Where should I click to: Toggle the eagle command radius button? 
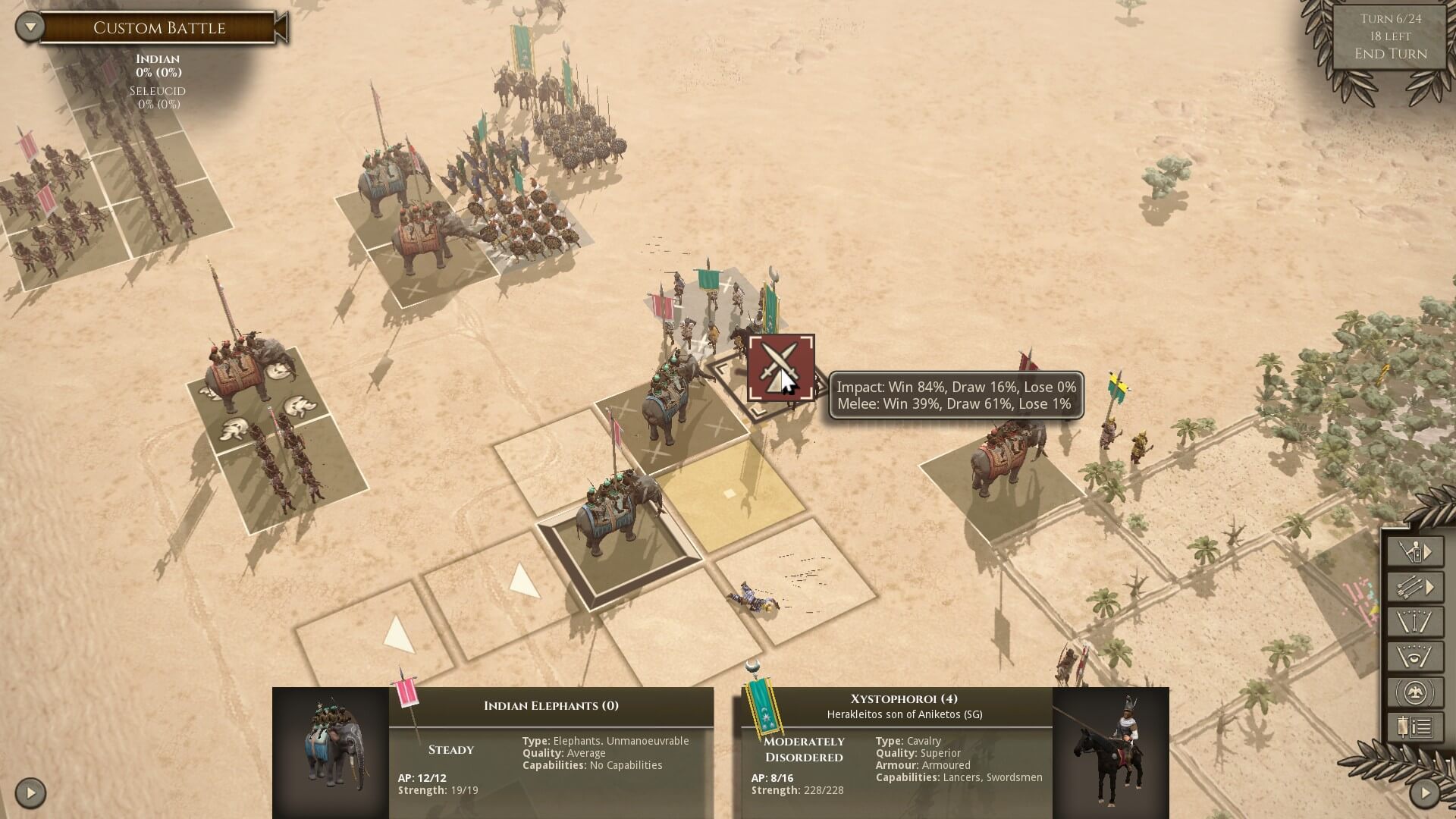pyautogui.click(x=1415, y=692)
